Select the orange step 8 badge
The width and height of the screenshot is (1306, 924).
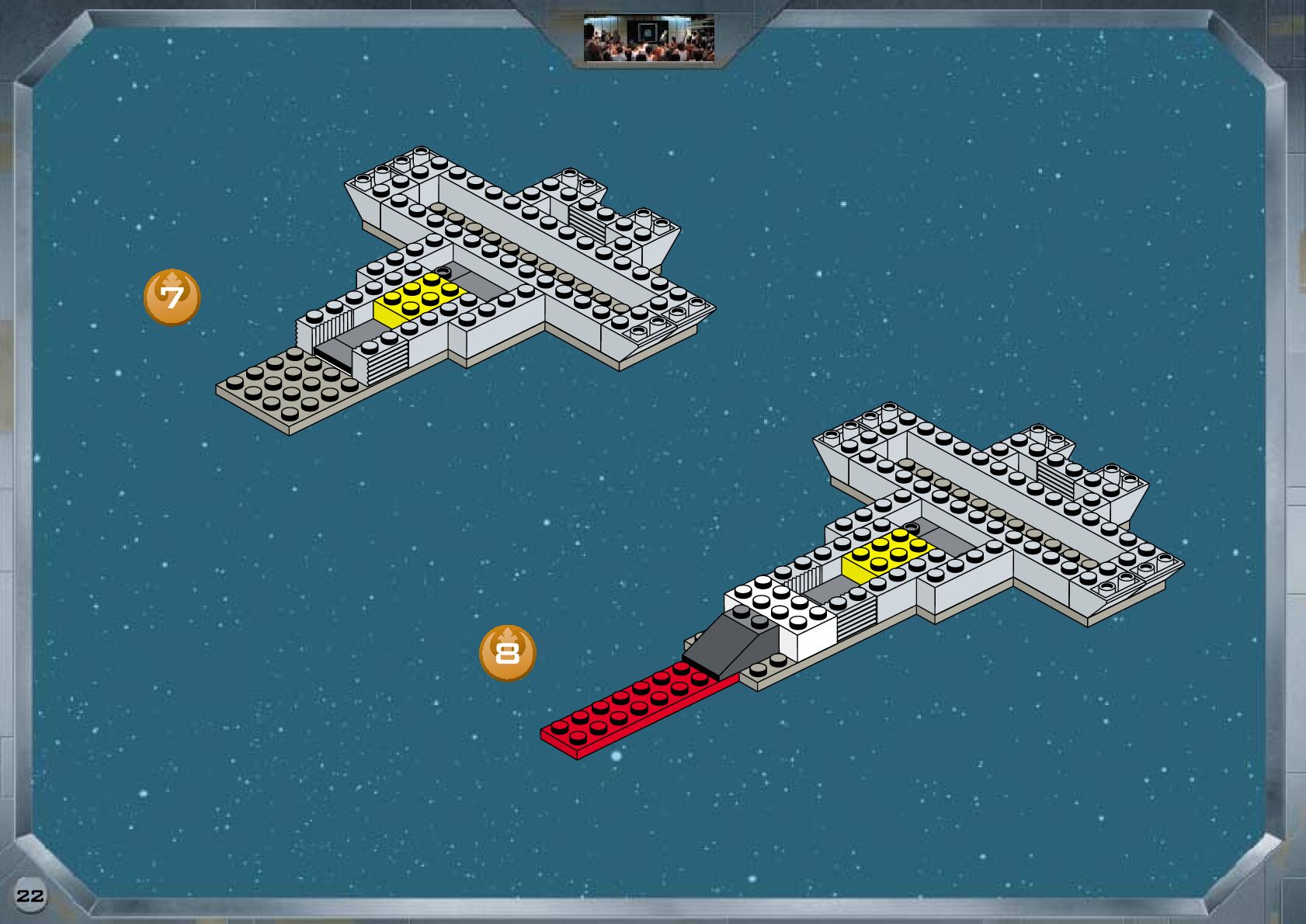[507, 653]
